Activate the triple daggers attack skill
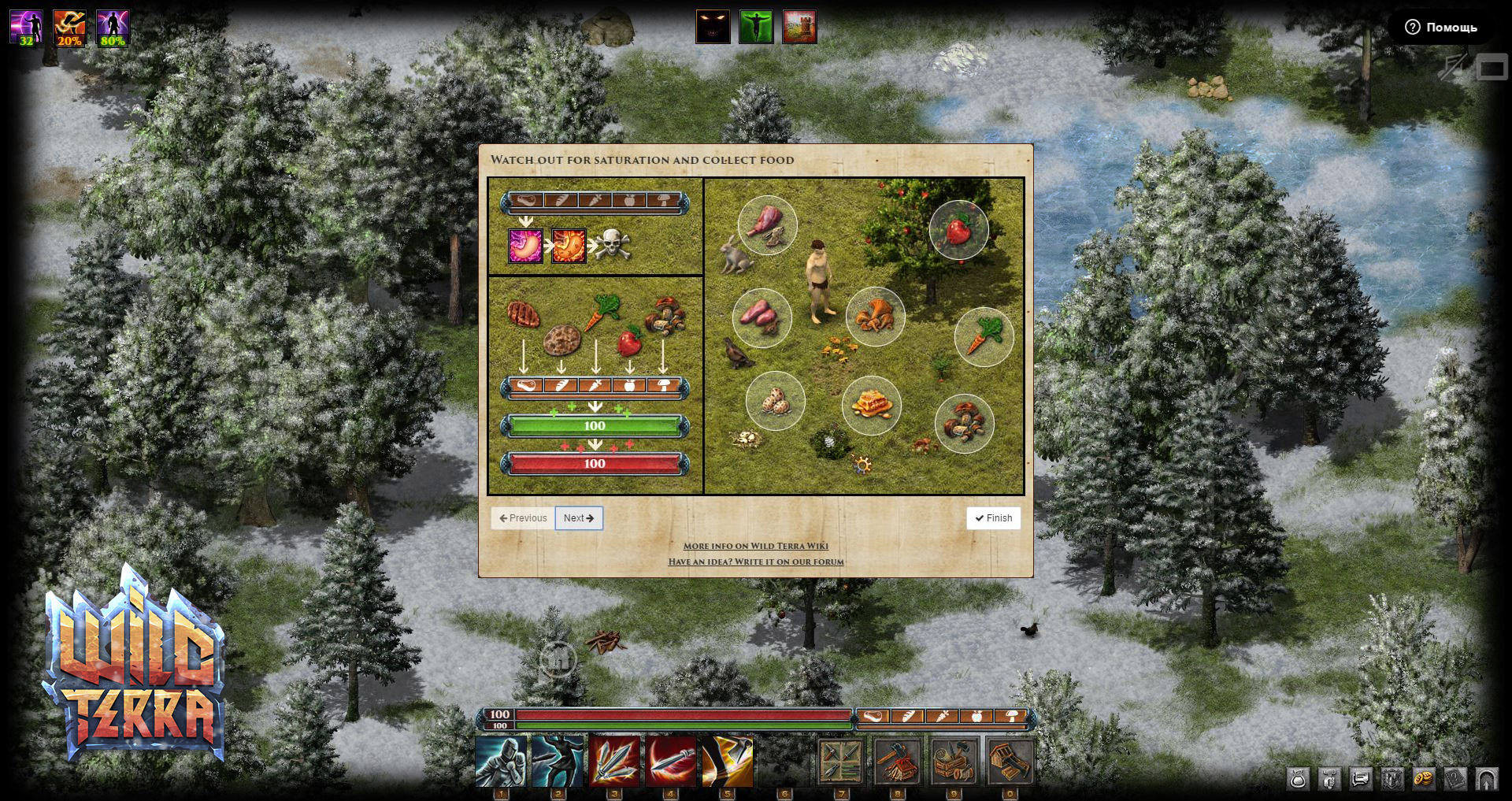The width and height of the screenshot is (1512, 801). (614, 762)
